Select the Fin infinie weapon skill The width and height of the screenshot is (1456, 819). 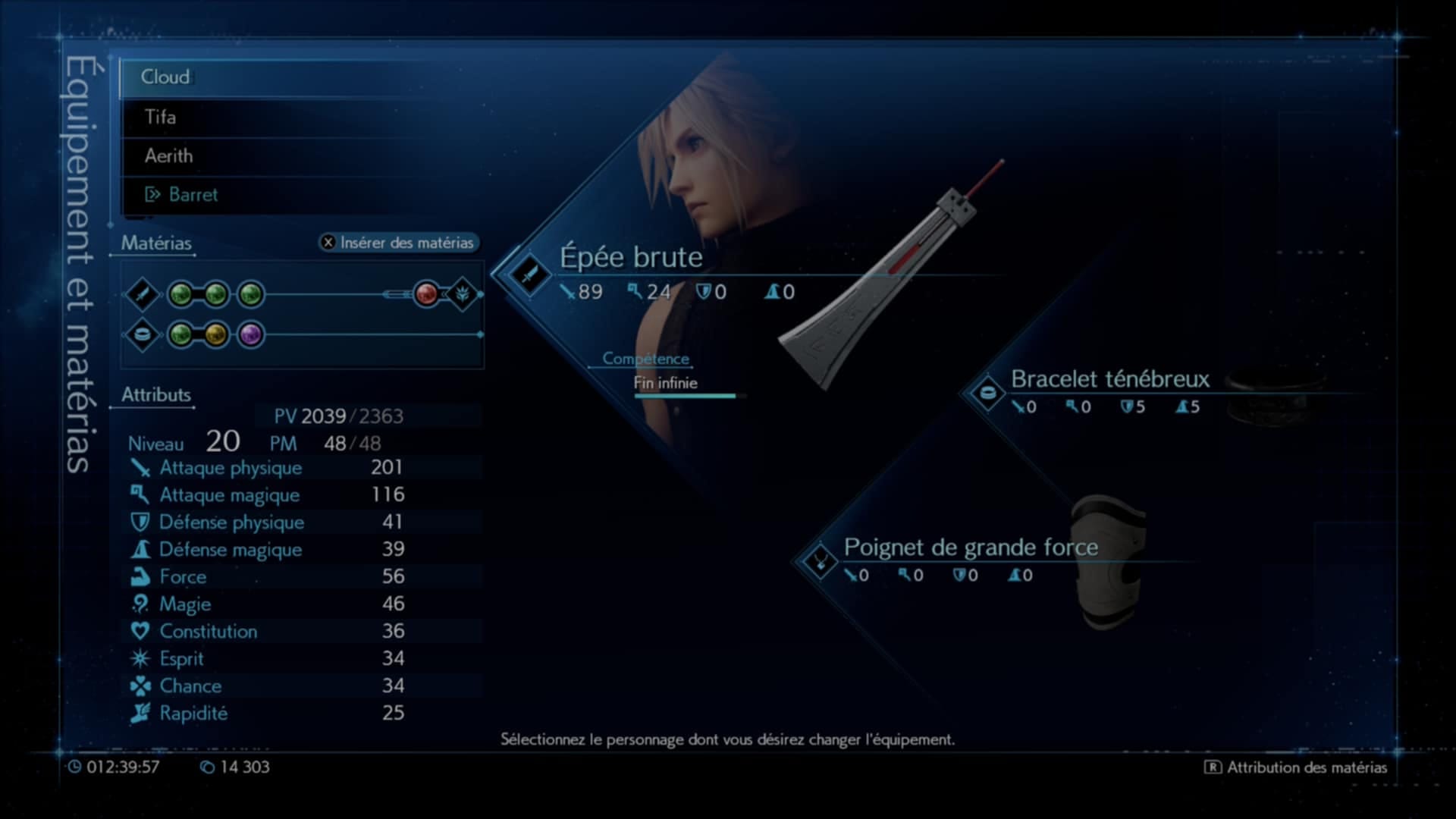[665, 384]
